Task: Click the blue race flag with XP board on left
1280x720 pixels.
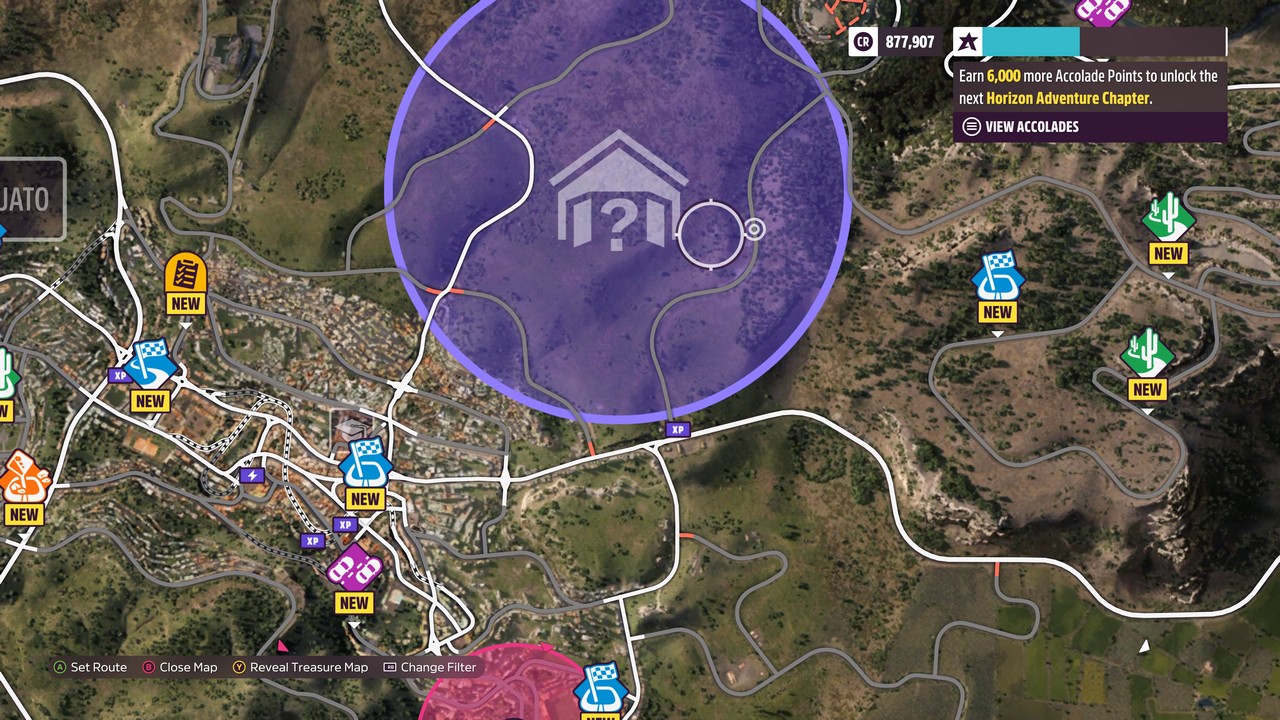Action: 150,365
